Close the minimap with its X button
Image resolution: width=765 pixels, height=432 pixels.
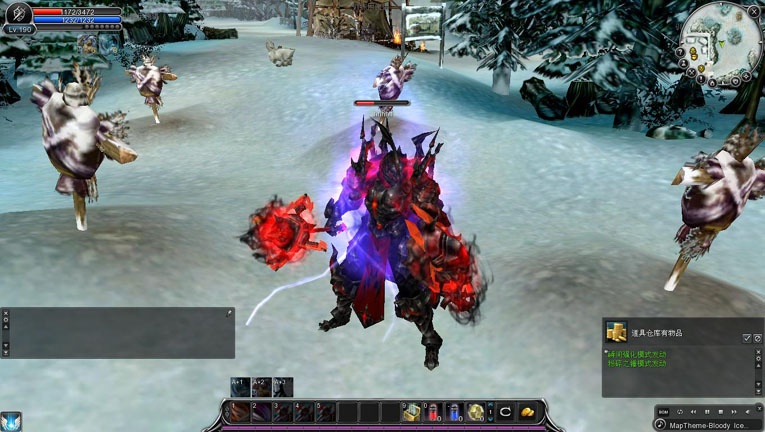(x=753, y=12)
